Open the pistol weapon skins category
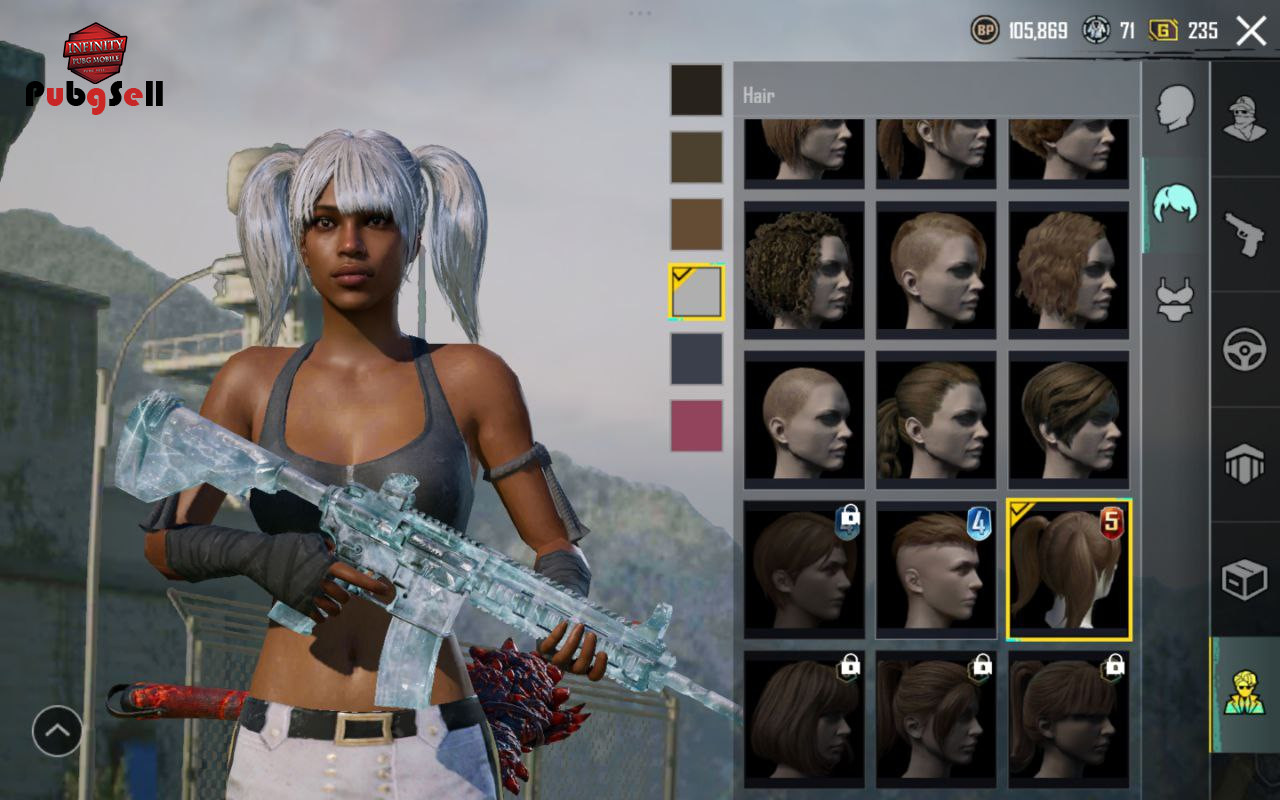 click(x=1245, y=234)
